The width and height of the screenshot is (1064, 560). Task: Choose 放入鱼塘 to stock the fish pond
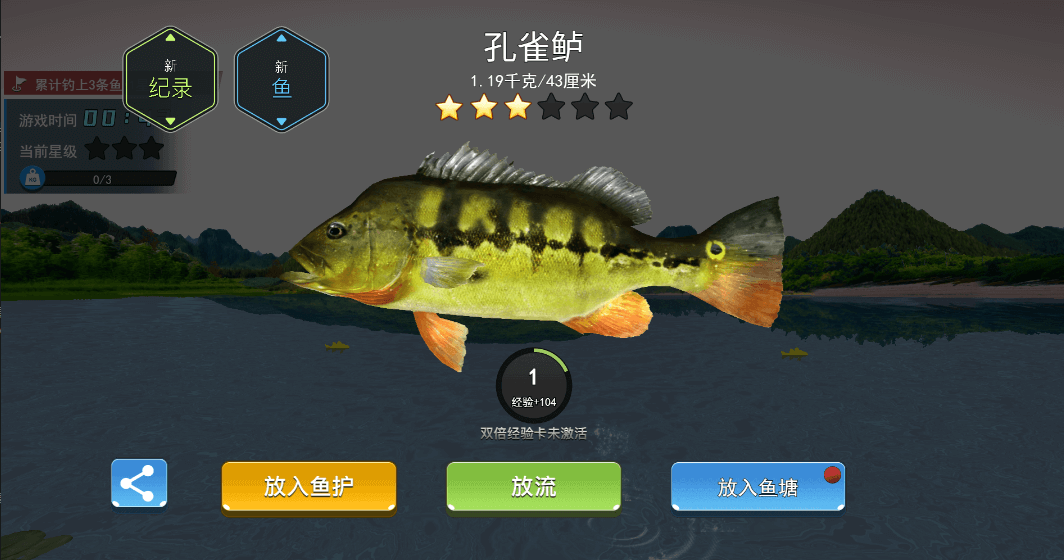757,487
